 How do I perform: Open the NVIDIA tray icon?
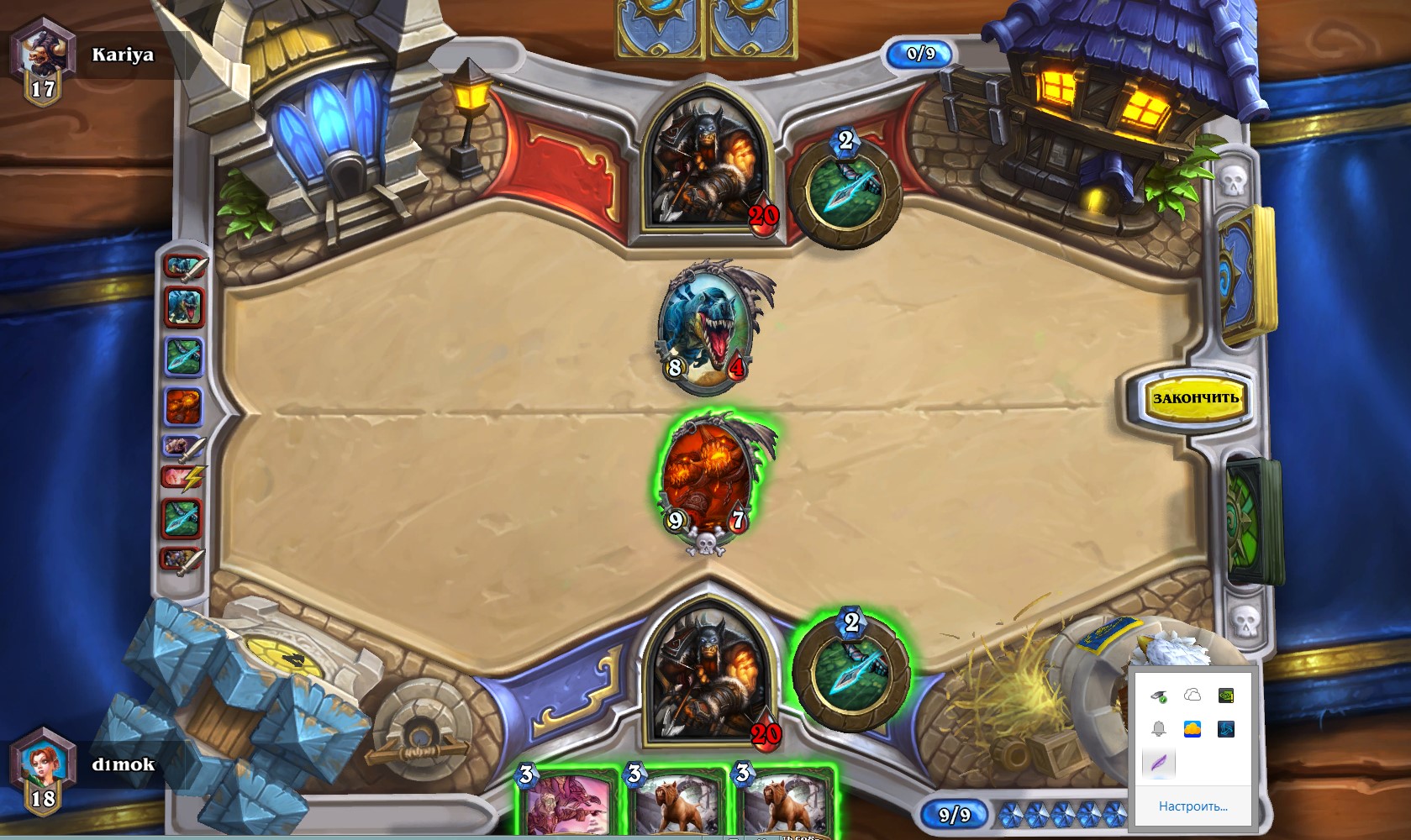click(1226, 696)
